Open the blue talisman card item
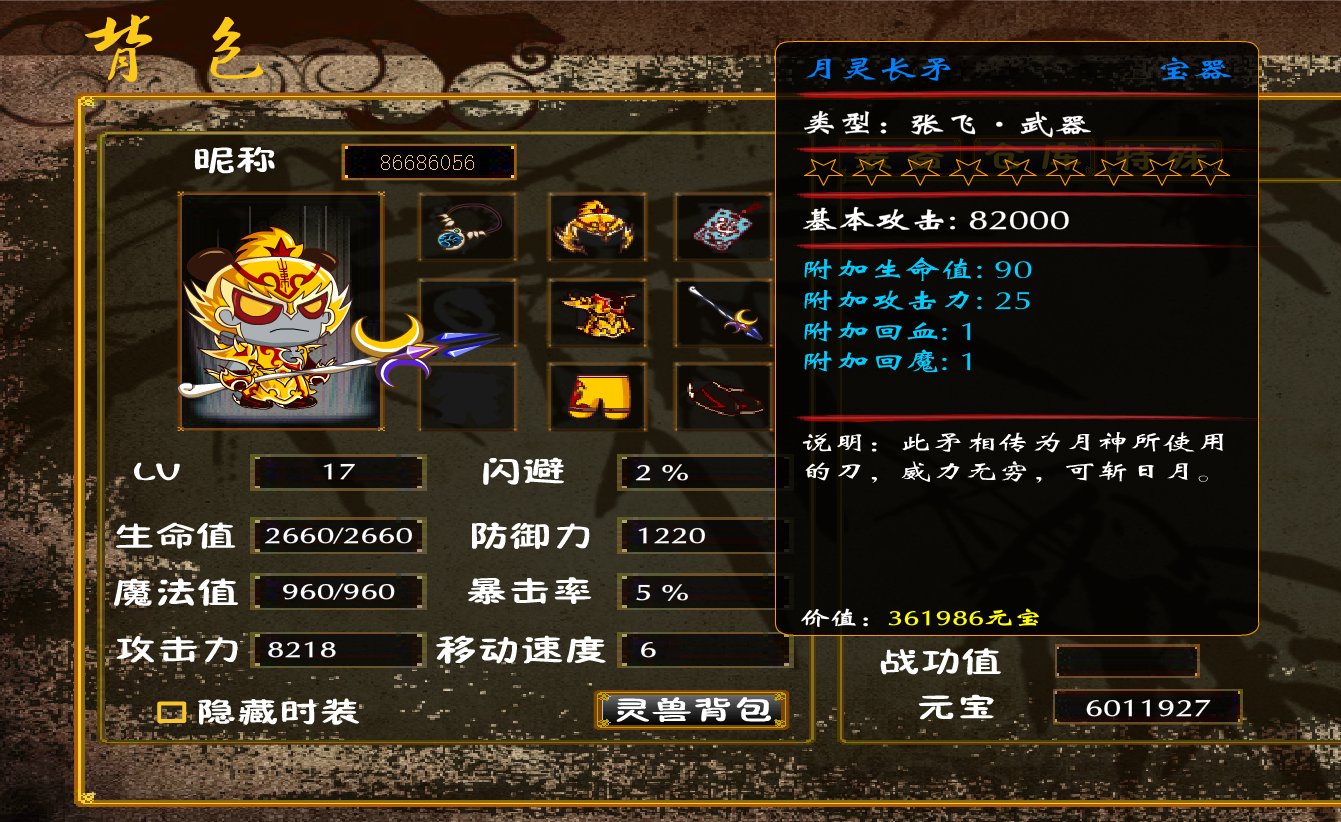 [724, 228]
